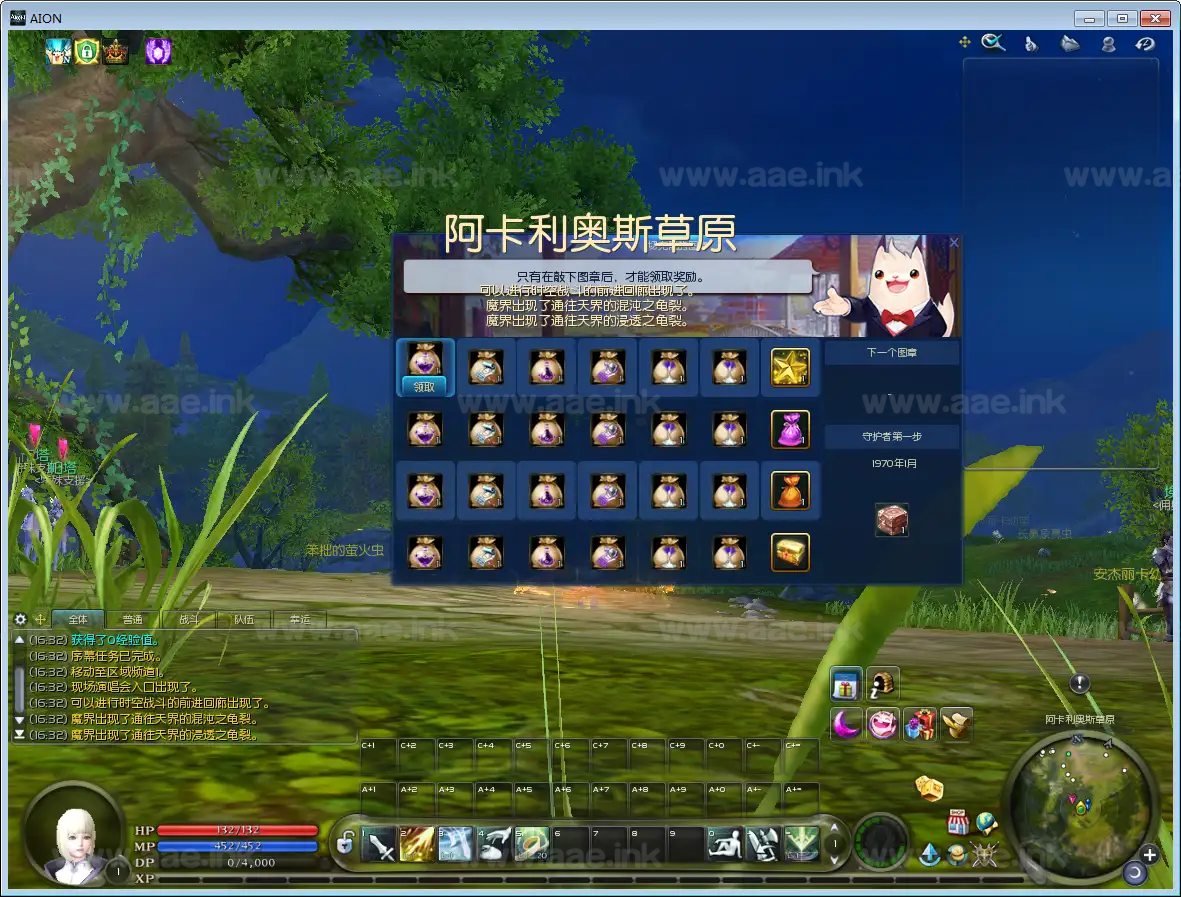Switch to the 战斗 chat tab
The image size is (1181, 897).
[x=188, y=620]
